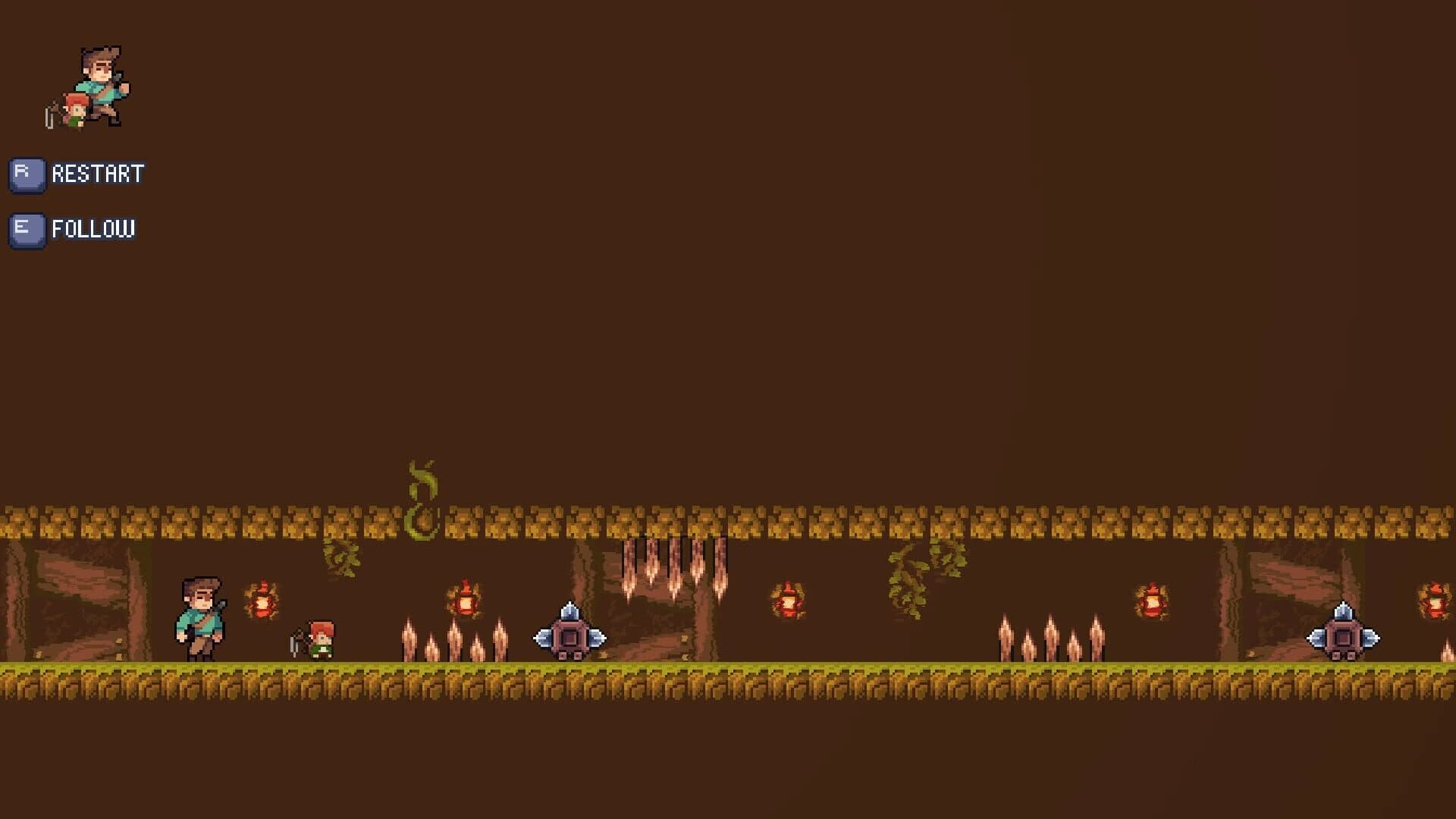Click the R key icon beside RESTART

tap(27, 173)
